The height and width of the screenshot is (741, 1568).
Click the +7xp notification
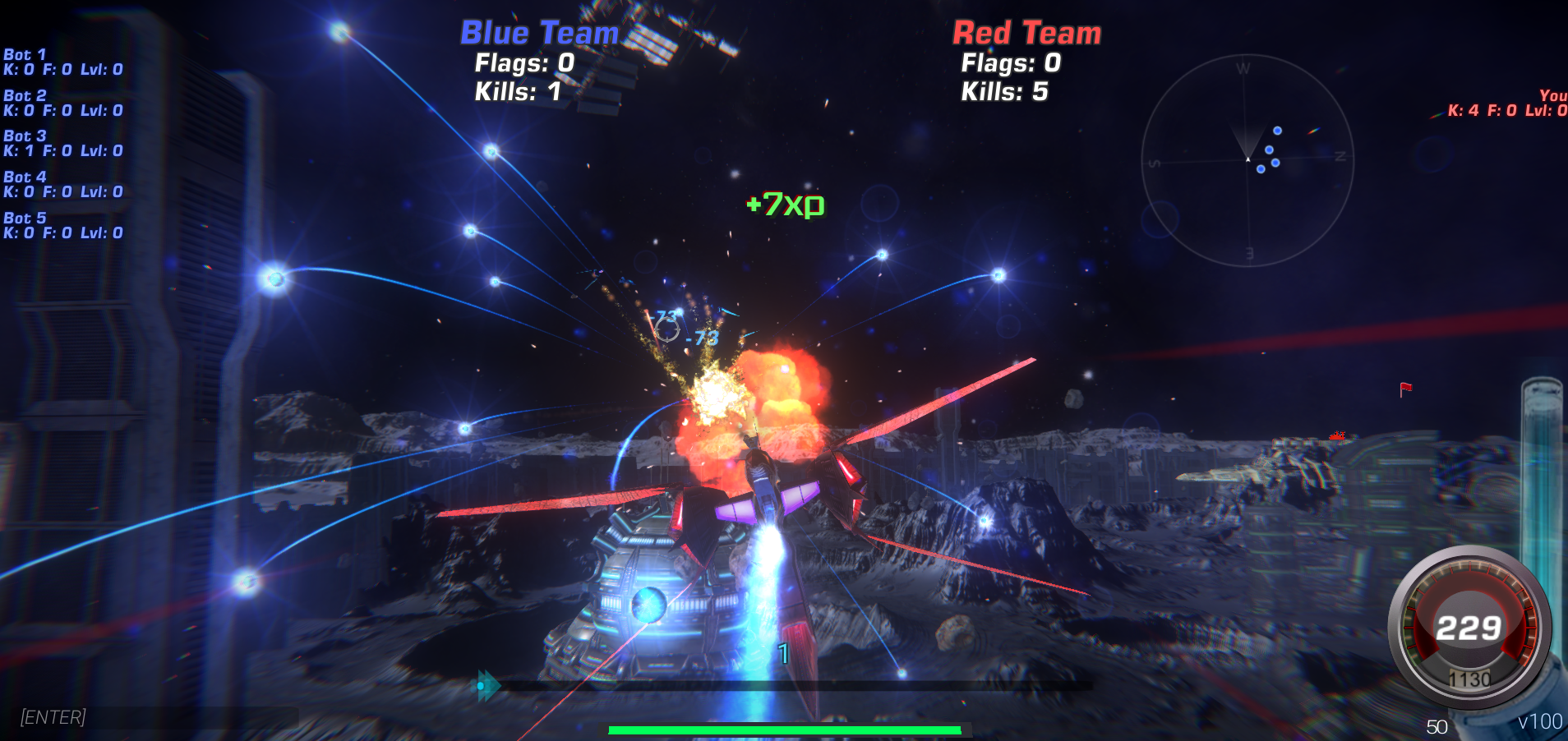pos(784,203)
